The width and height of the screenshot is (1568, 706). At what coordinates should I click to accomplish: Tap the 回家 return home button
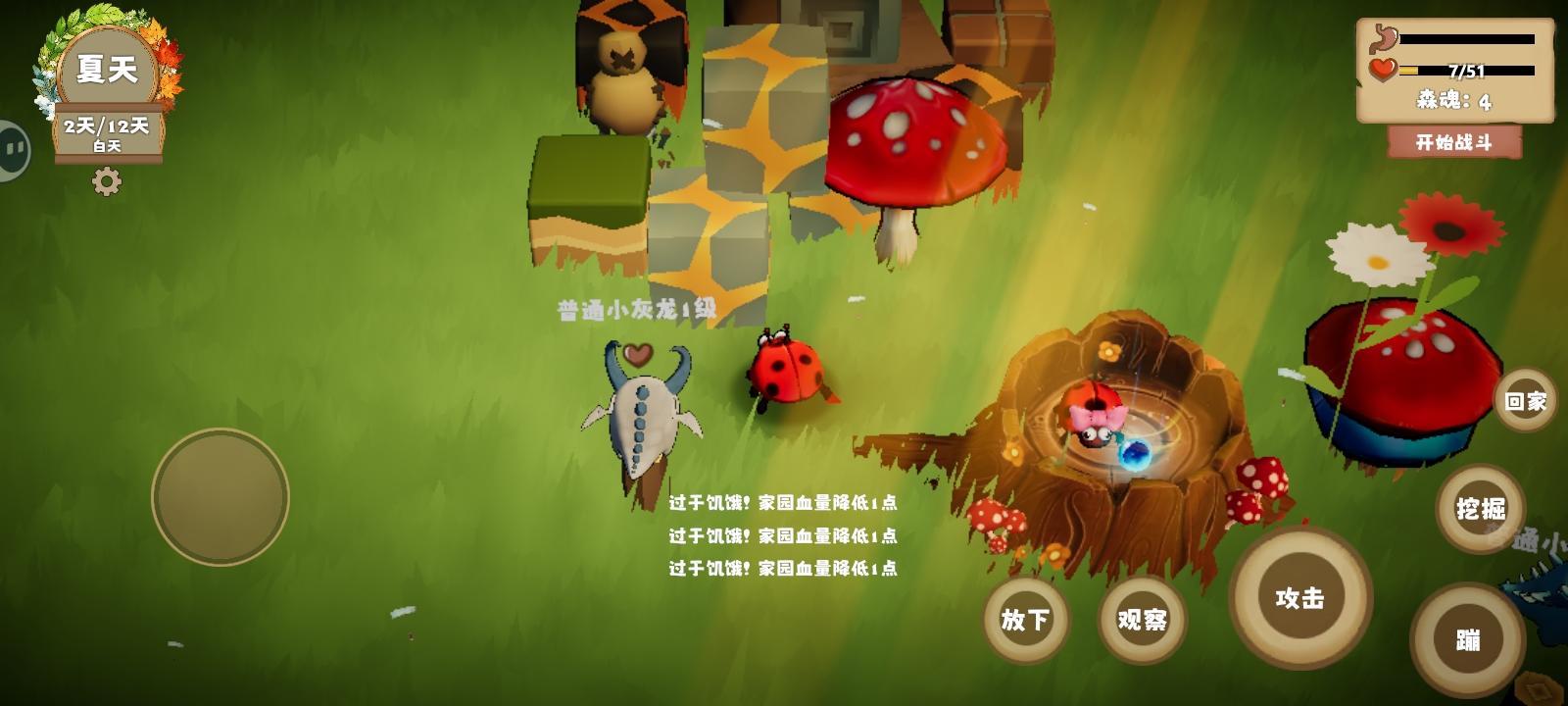1524,399
